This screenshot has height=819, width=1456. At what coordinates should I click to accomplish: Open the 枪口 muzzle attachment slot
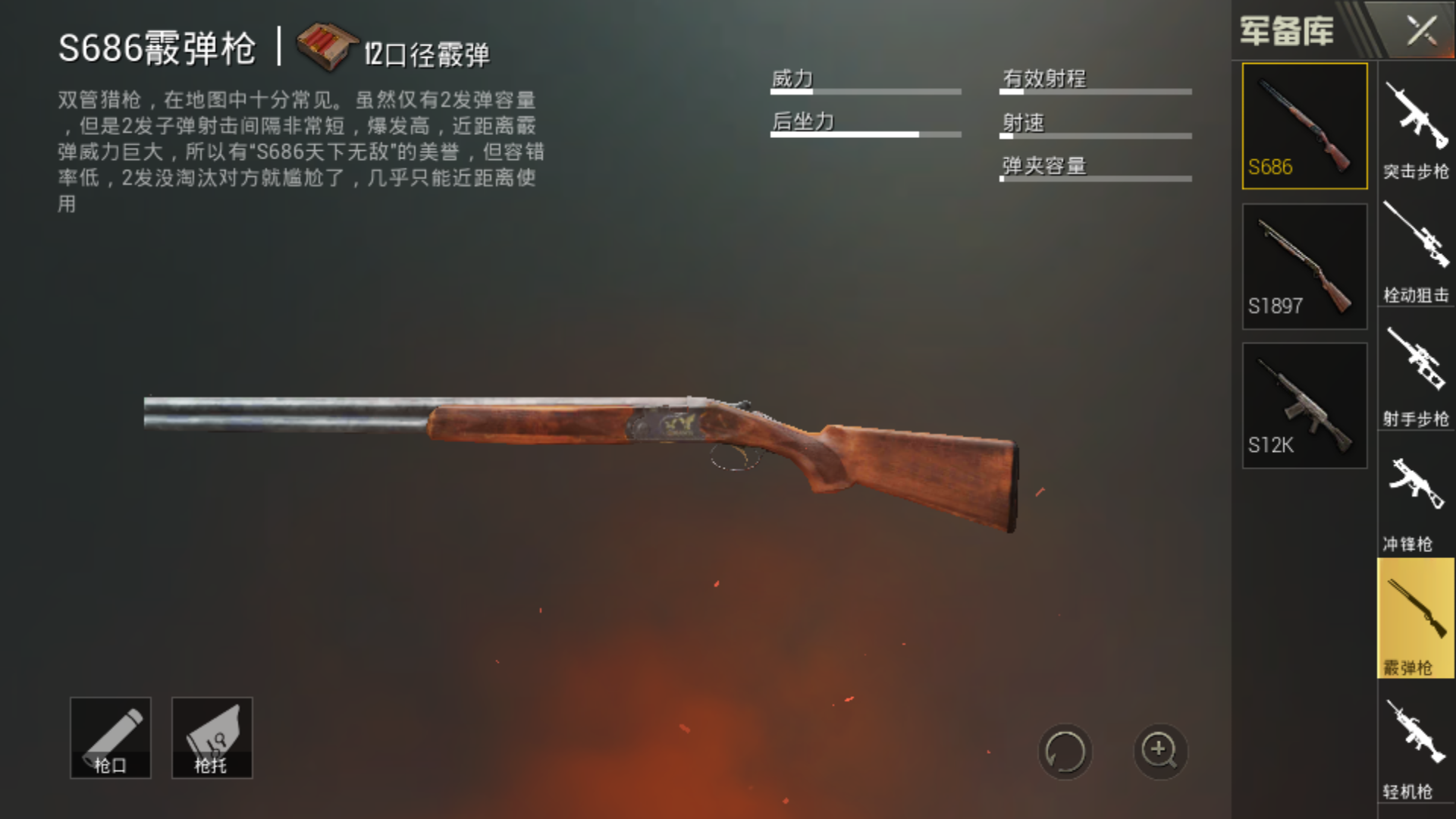[x=110, y=737]
